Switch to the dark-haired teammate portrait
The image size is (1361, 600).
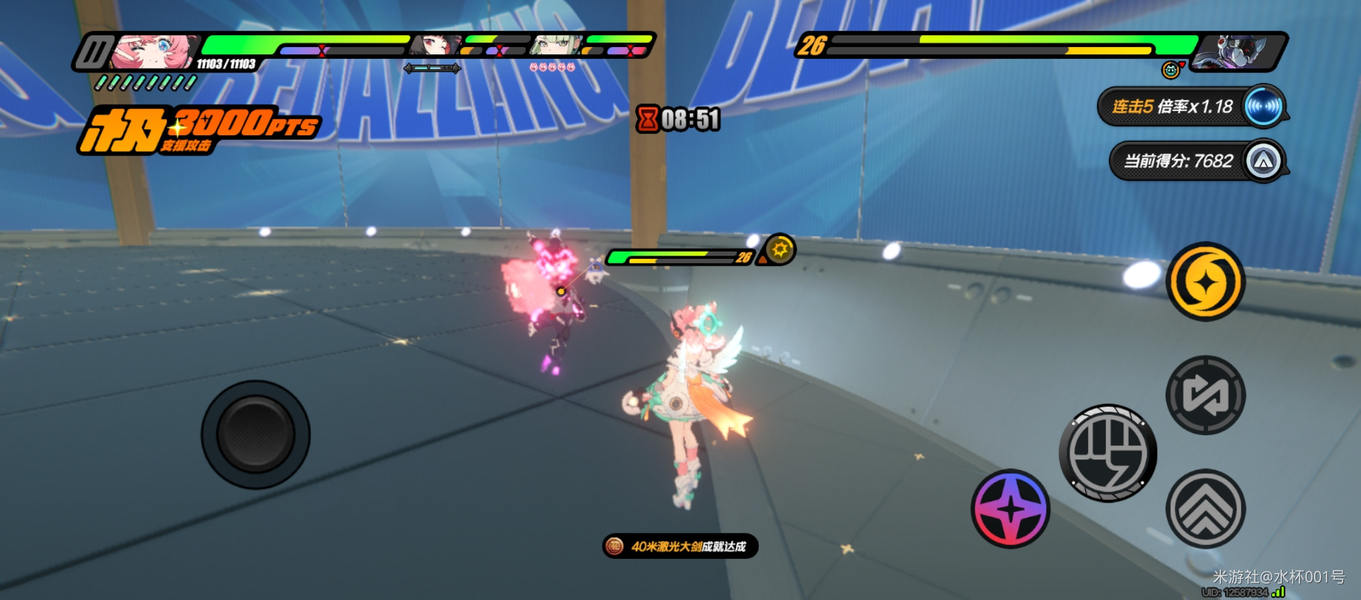point(436,45)
